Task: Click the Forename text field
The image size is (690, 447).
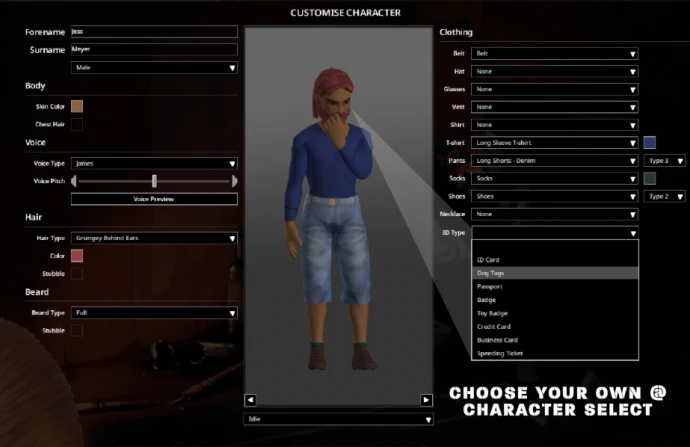Action: click(154, 32)
